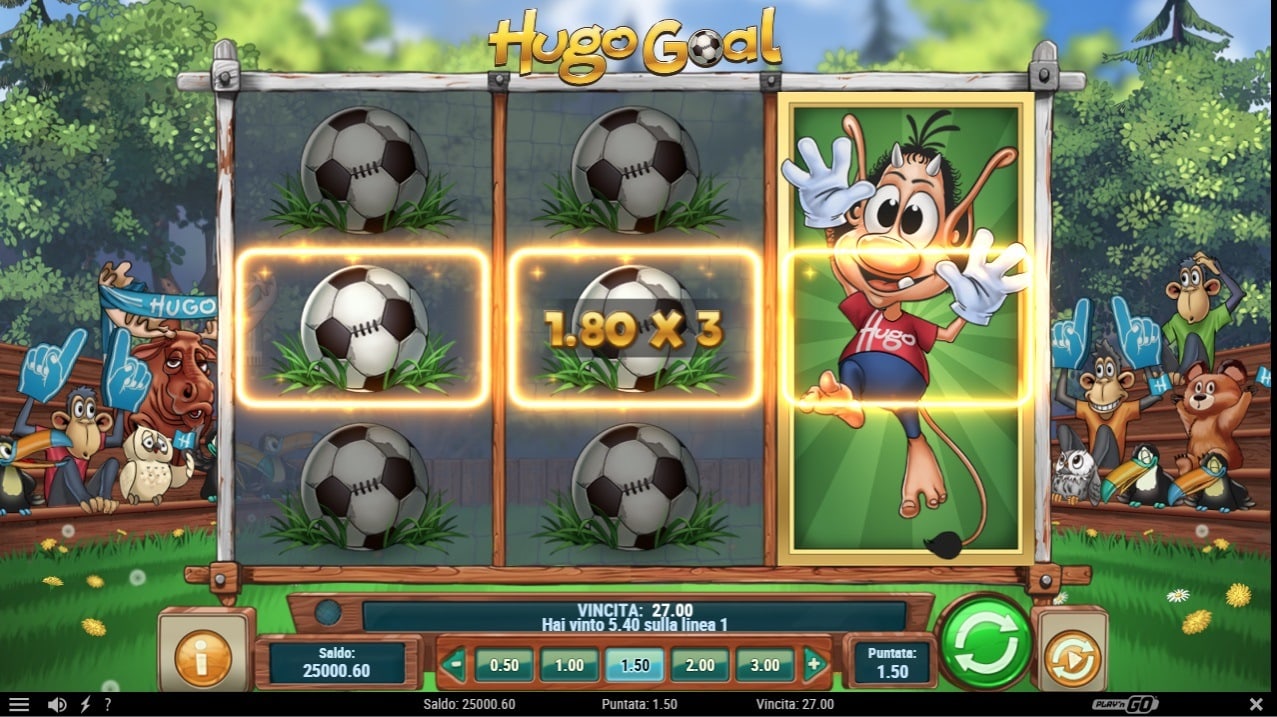Activate the orange autoplay button
This screenshot has width=1277, height=717.
point(1072,658)
